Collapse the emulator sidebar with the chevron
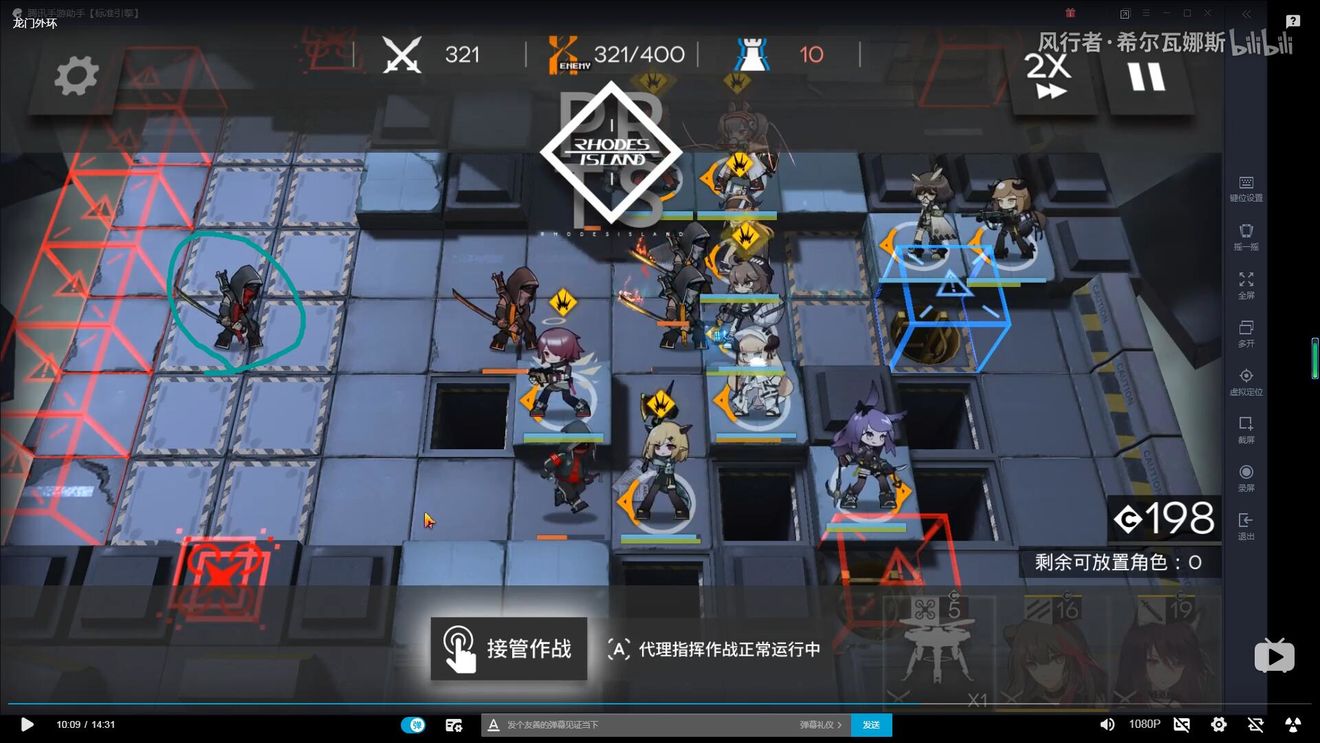 (x=1246, y=14)
